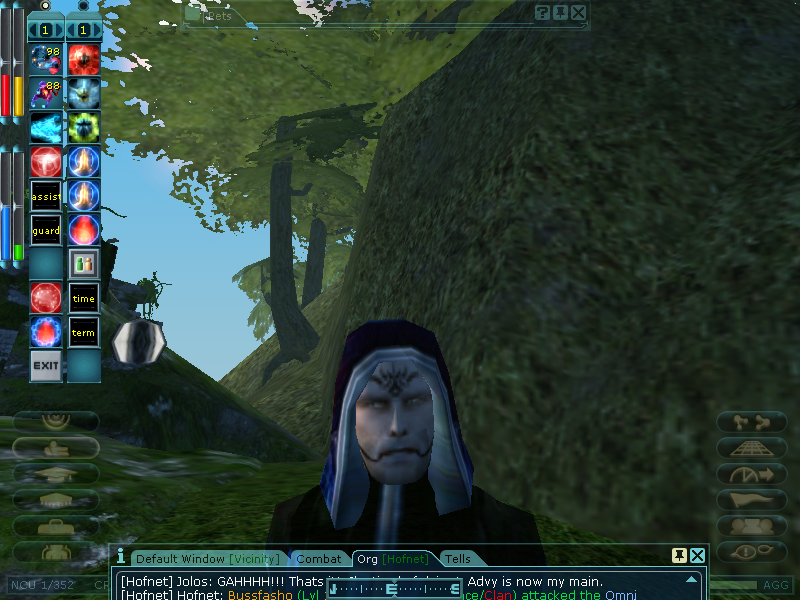The height and width of the screenshot is (600, 800).
Task: Click the EXIT button on the hotbar
Action: click(46, 365)
